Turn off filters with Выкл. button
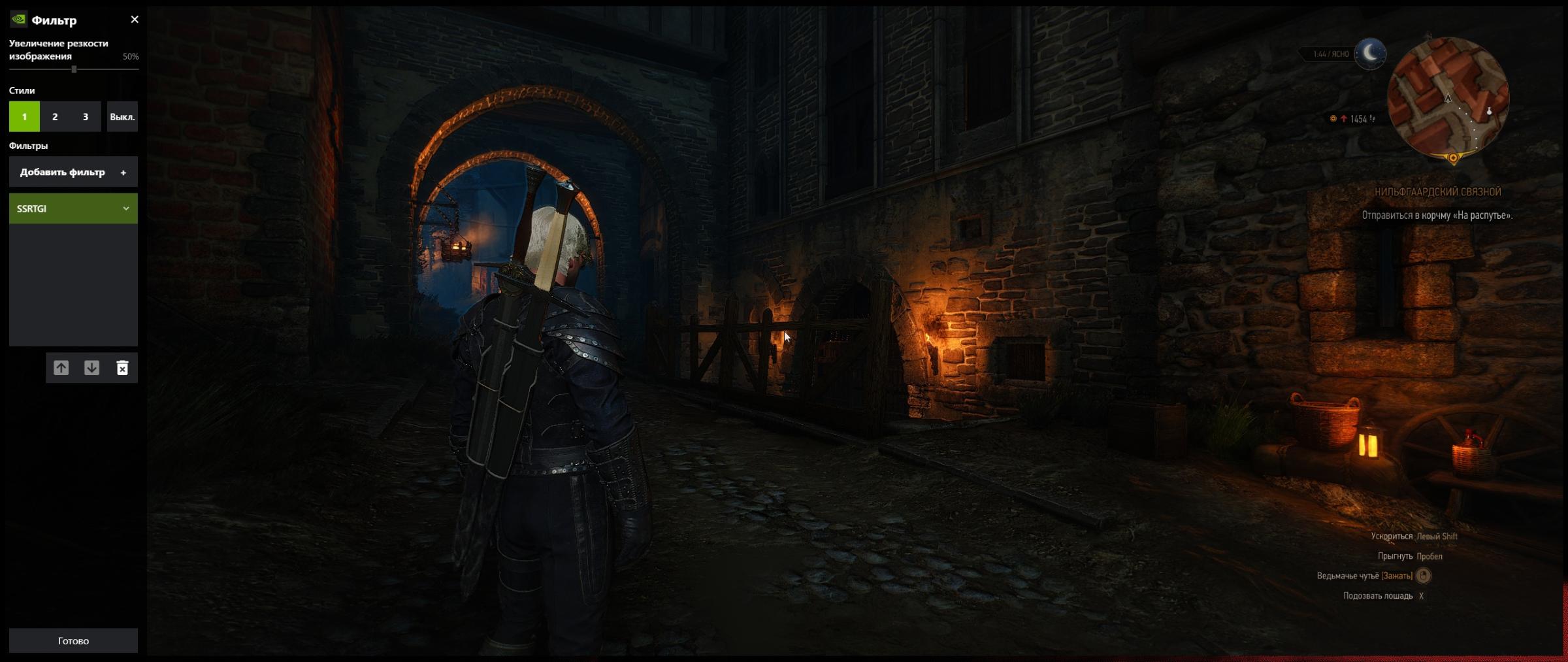Viewport: 1568px width, 662px height. tap(122, 117)
